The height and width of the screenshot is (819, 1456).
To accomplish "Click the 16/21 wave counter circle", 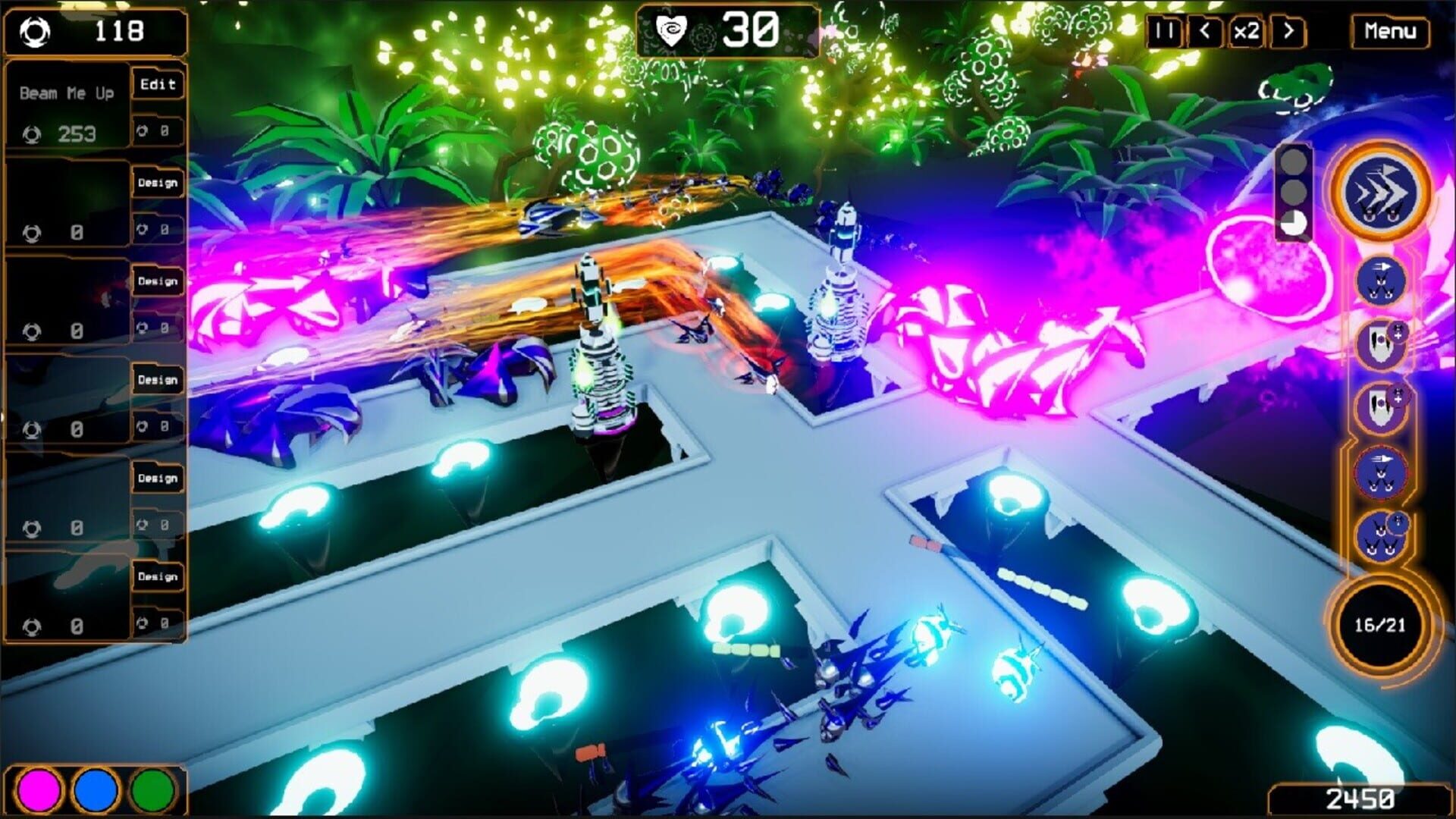I will pos(1380,624).
